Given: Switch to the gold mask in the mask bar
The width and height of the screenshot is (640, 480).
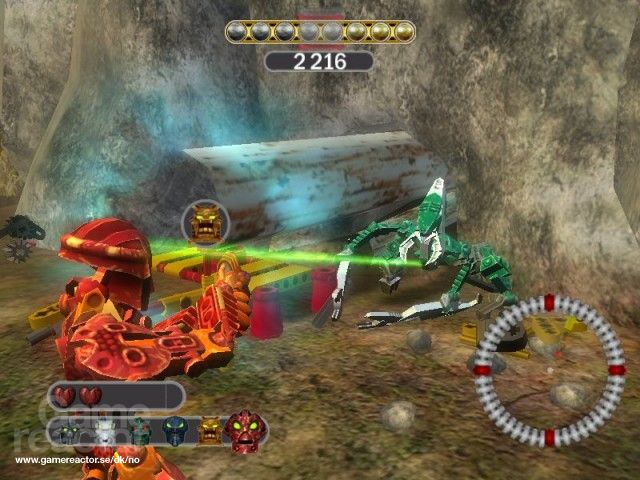Looking at the screenshot, I should 210,431.
